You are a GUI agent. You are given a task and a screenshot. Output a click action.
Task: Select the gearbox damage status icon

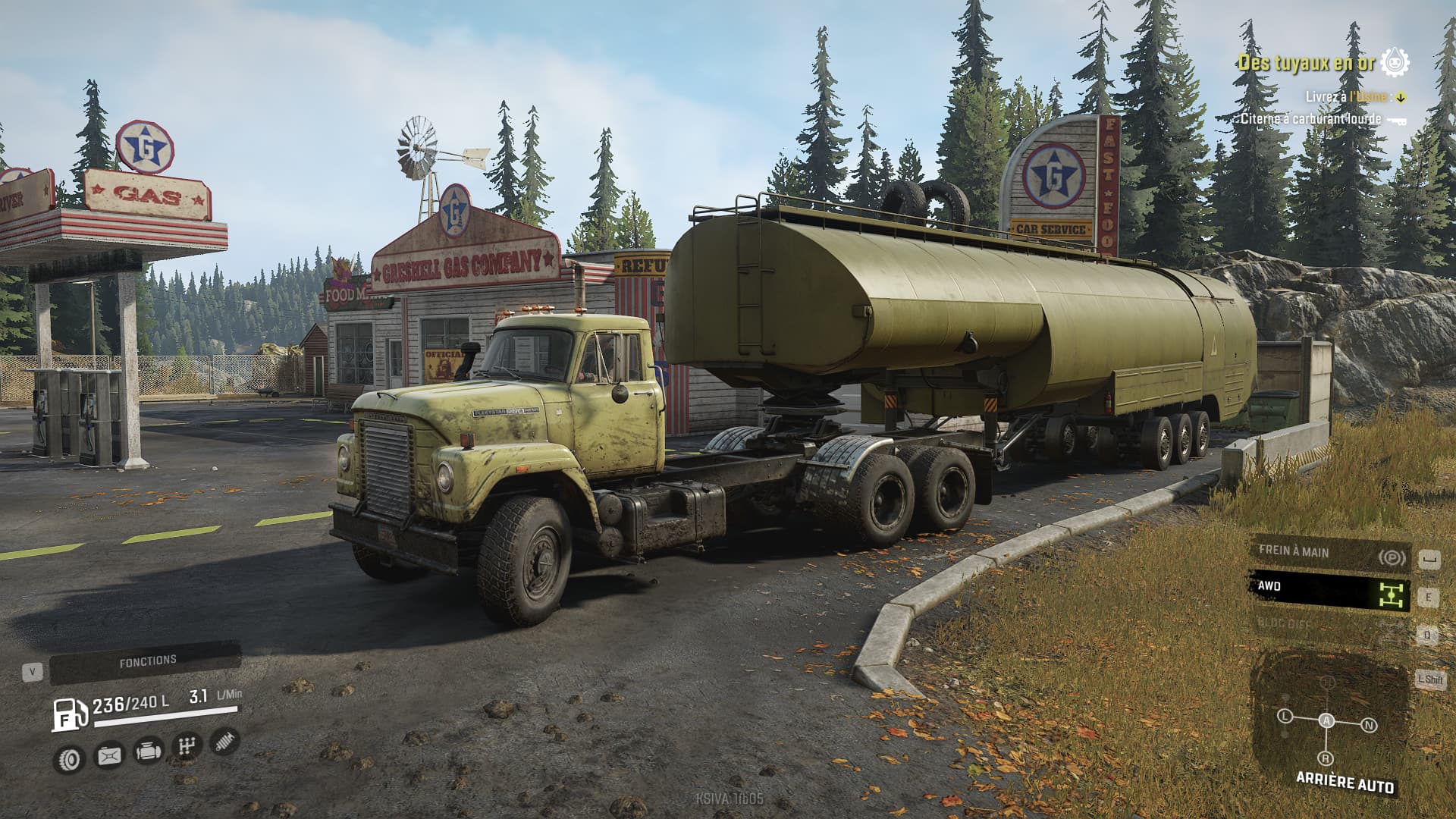[x=187, y=746]
